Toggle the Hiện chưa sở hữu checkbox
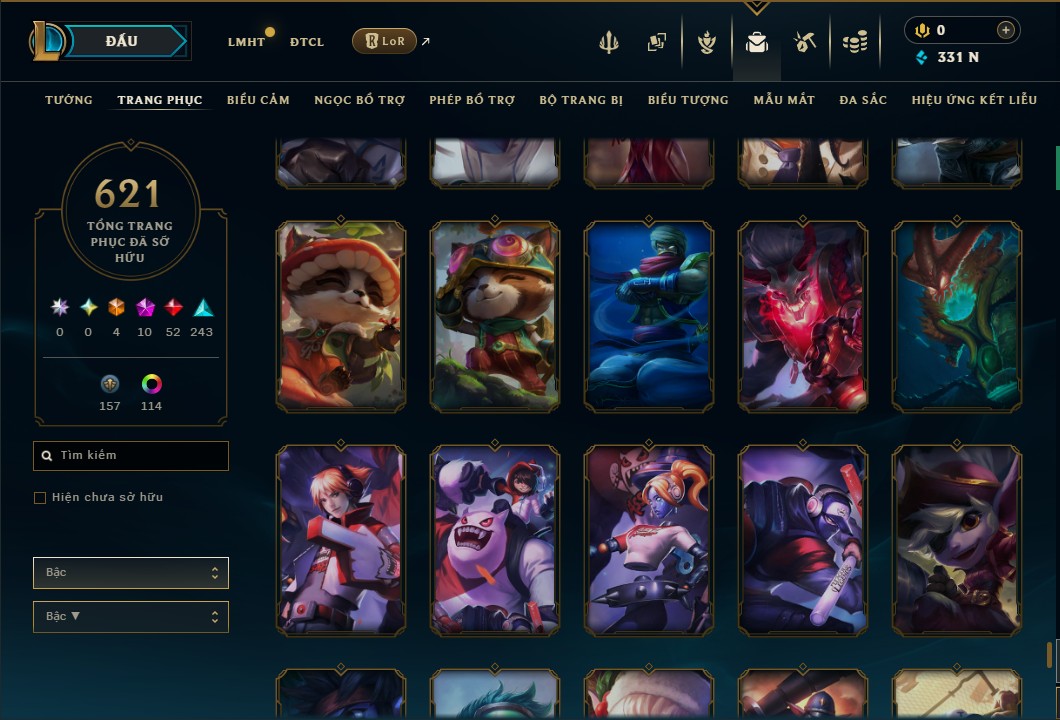The width and height of the screenshot is (1060, 720). 40,498
